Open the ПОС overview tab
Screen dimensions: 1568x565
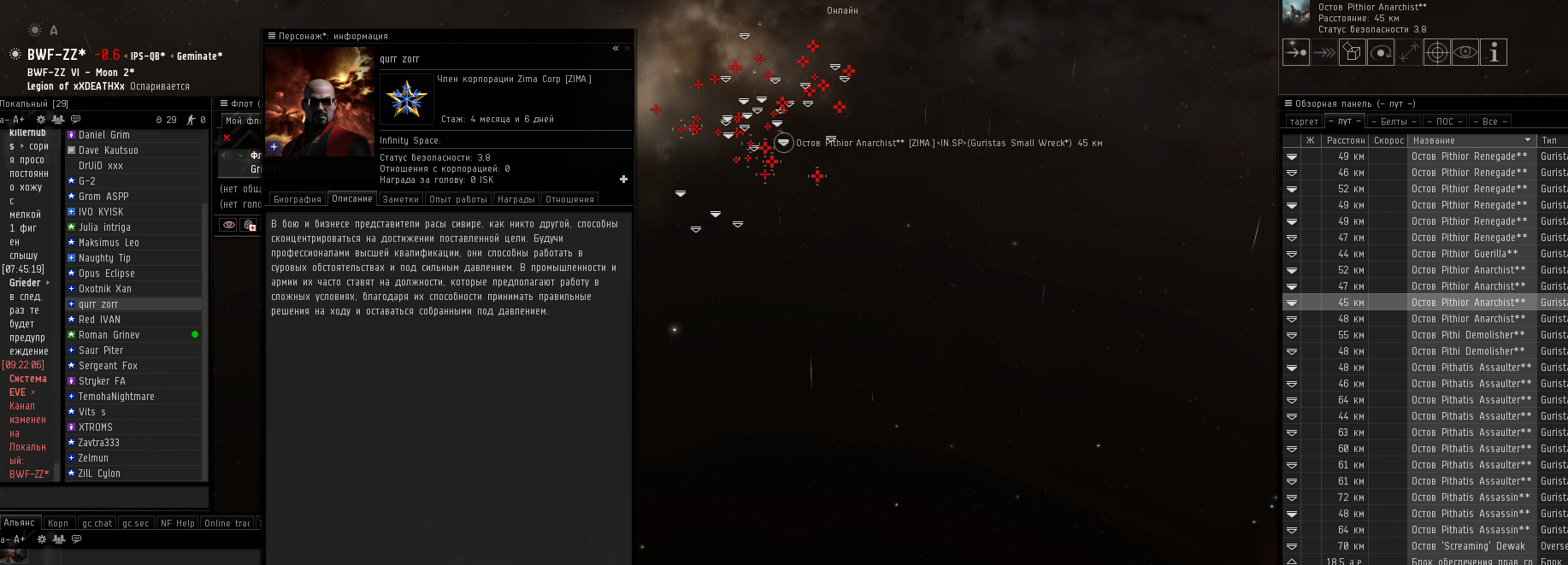pyautogui.click(x=1445, y=121)
